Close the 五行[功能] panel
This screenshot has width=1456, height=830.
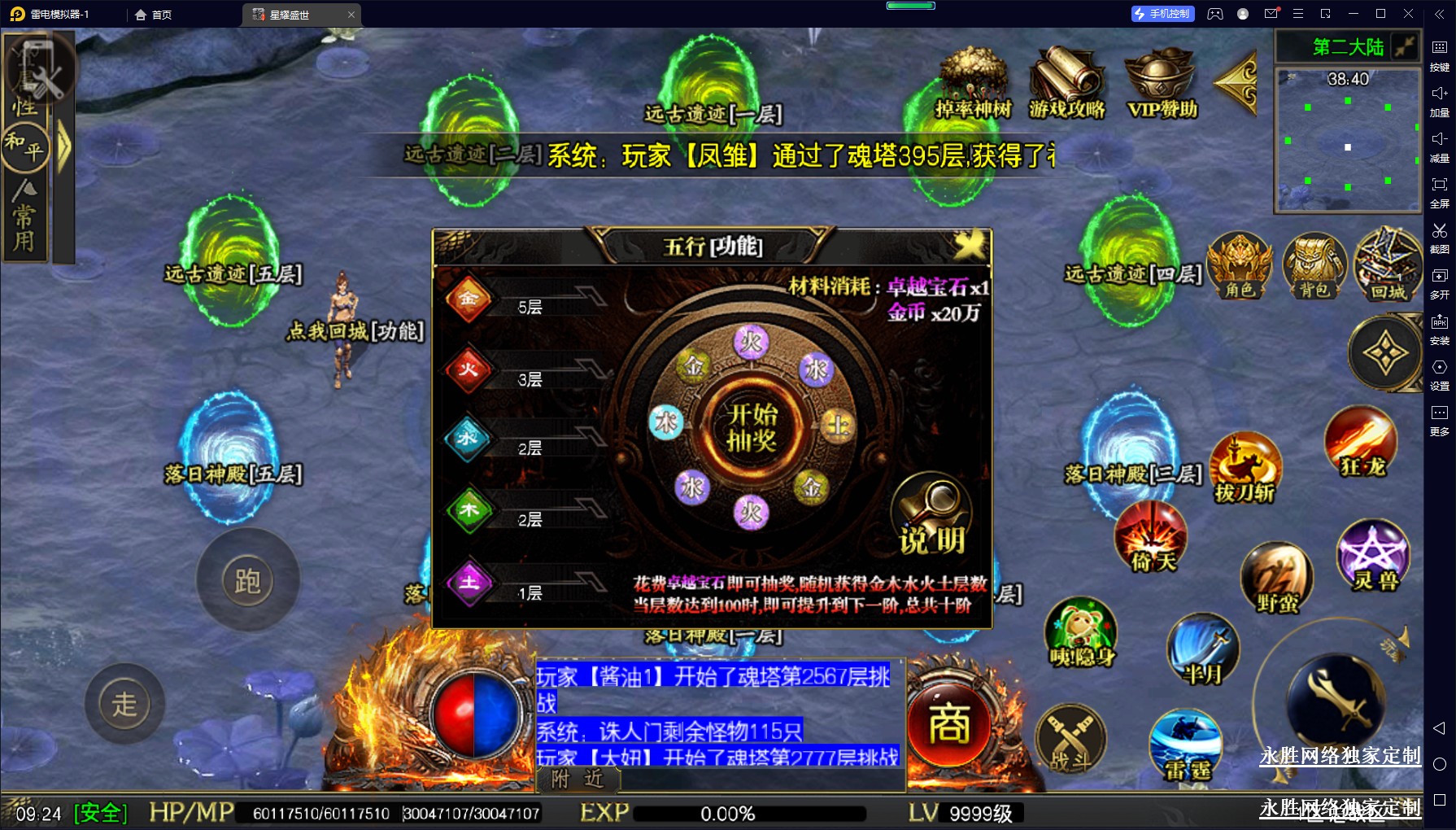[x=969, y=245]
